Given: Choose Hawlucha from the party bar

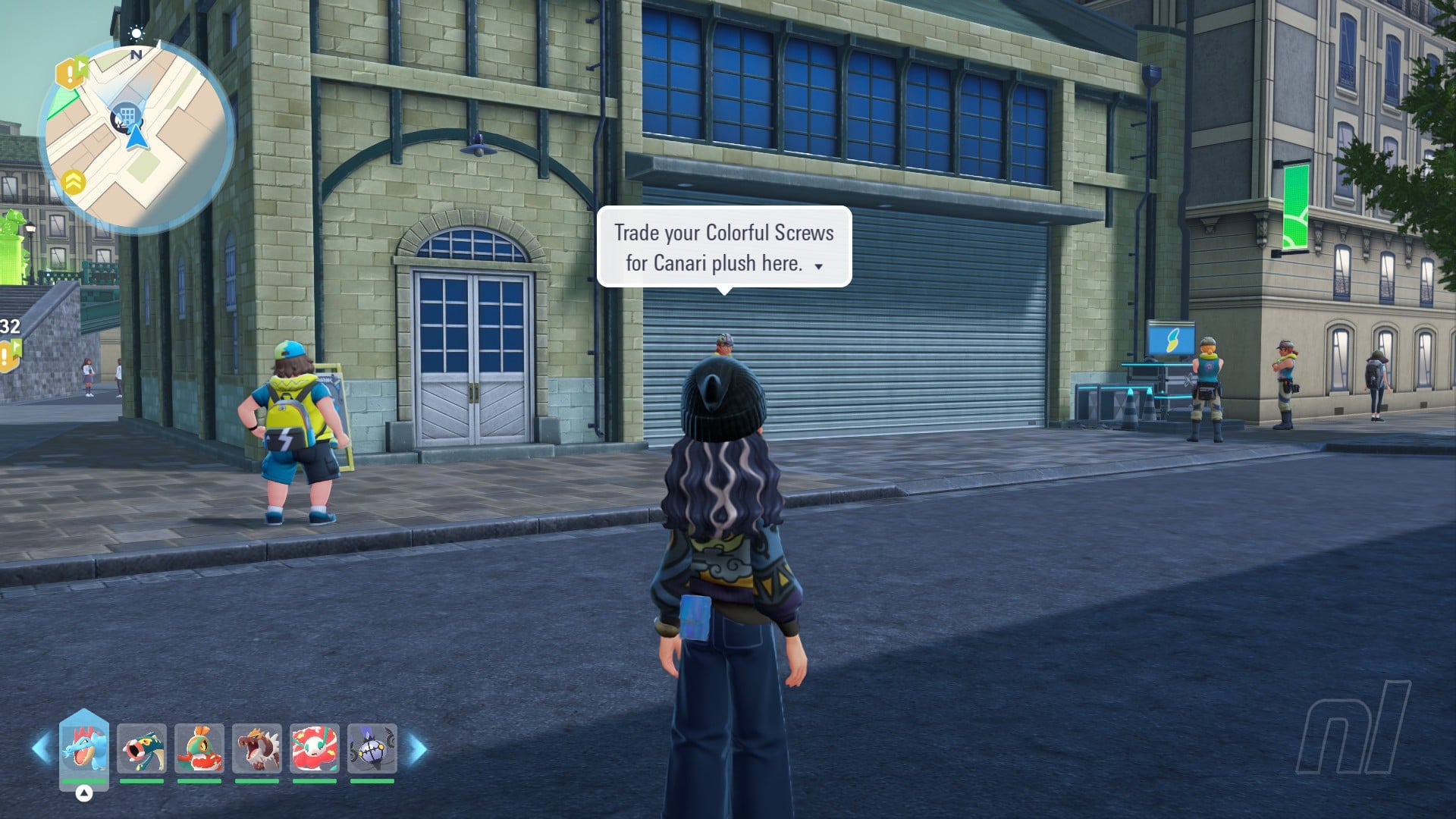Looking at the screenshot, I should [199, 748].
